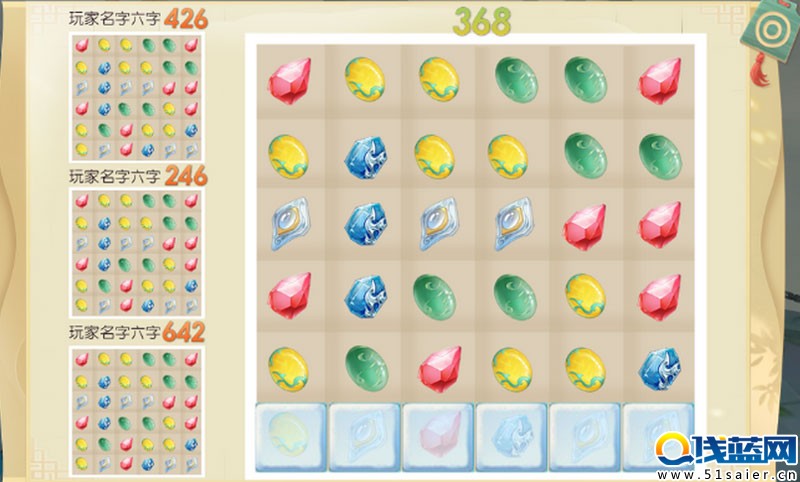Viewport: 800px width, 482px height.
Task: View the opponent board scoring 426
Action: (137, 96)
